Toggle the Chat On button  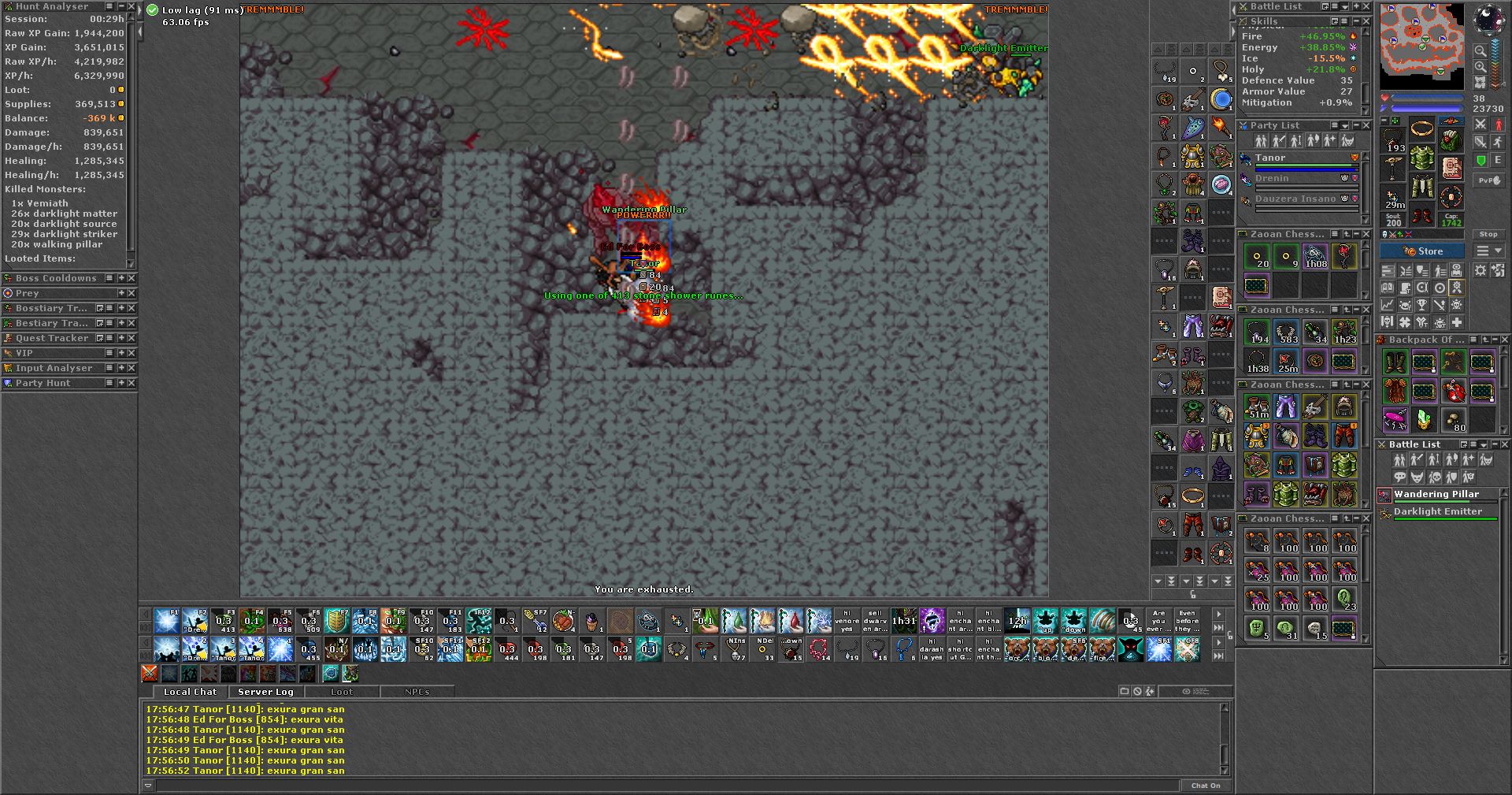click(x=1205, y=786)
